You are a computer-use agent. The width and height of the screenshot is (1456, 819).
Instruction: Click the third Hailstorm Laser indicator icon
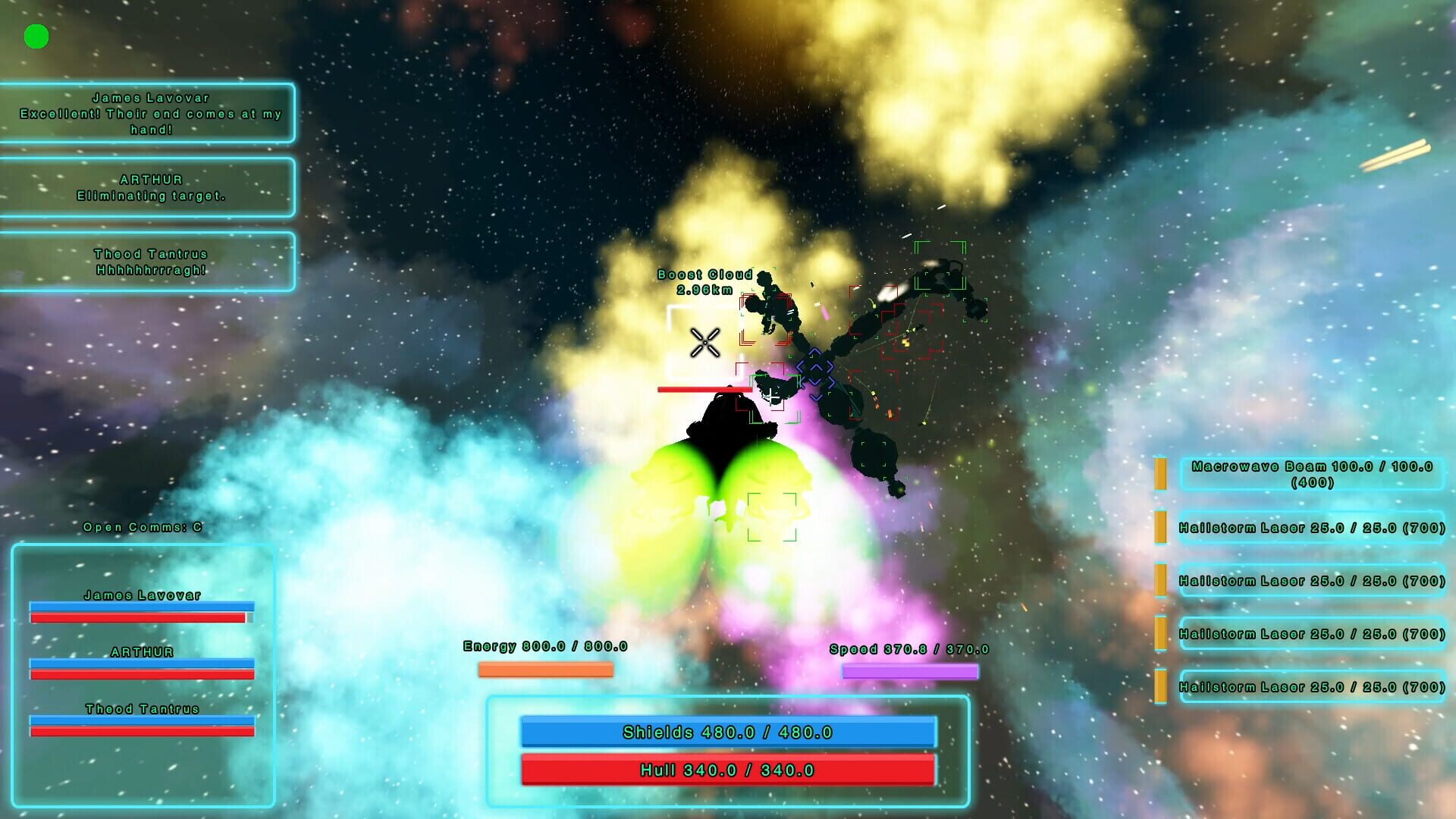(1160, 633)
